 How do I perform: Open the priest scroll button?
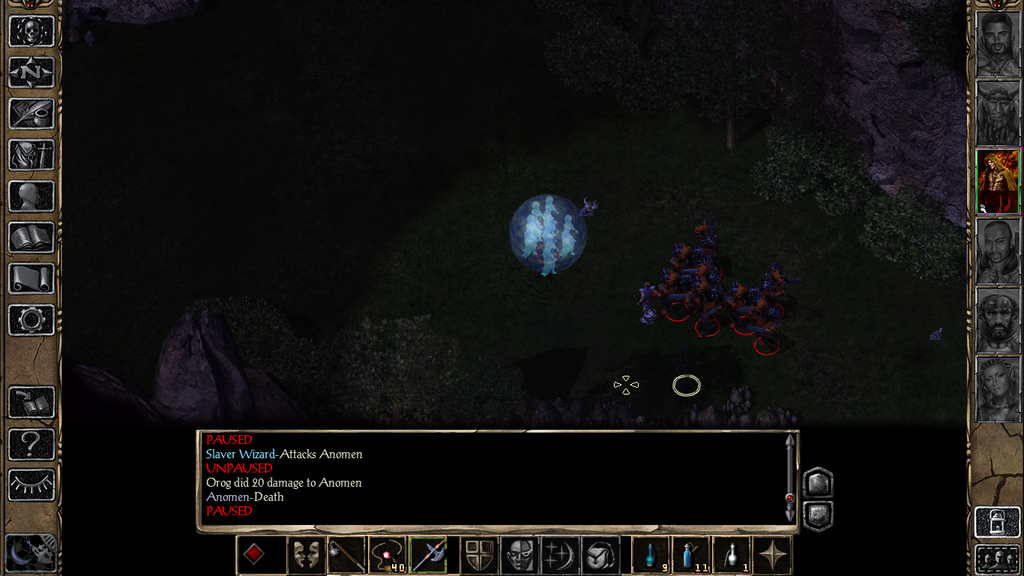tap(31, 278)
